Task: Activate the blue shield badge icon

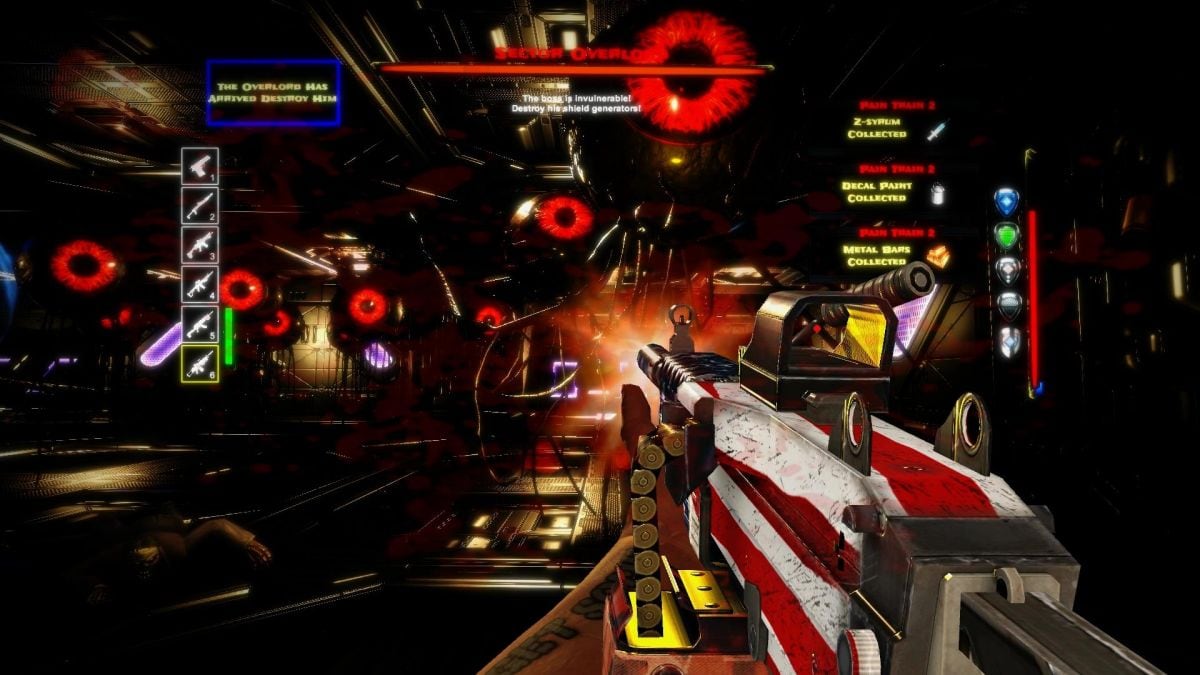Action: (x=1006, y=201)
